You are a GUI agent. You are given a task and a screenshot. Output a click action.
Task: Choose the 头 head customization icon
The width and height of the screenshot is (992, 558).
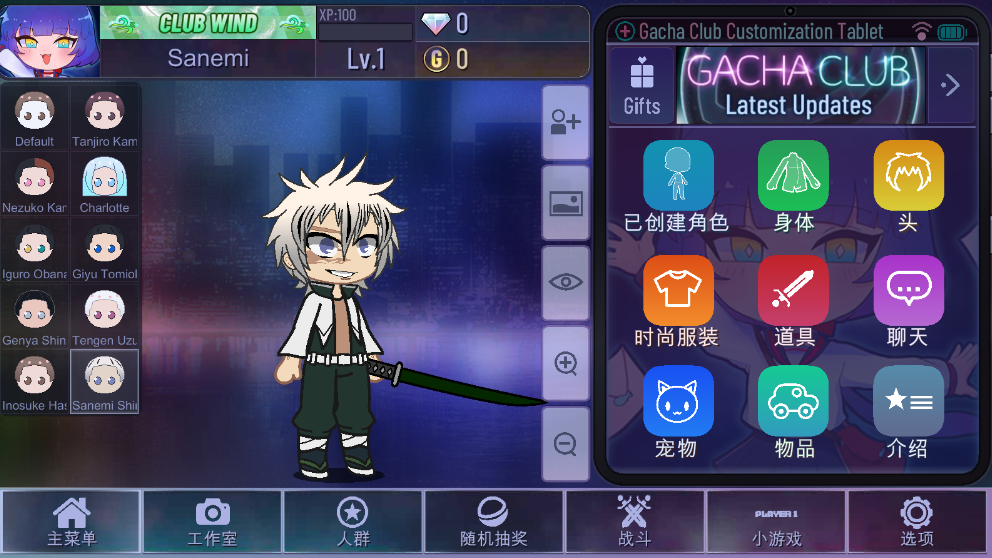908,176
